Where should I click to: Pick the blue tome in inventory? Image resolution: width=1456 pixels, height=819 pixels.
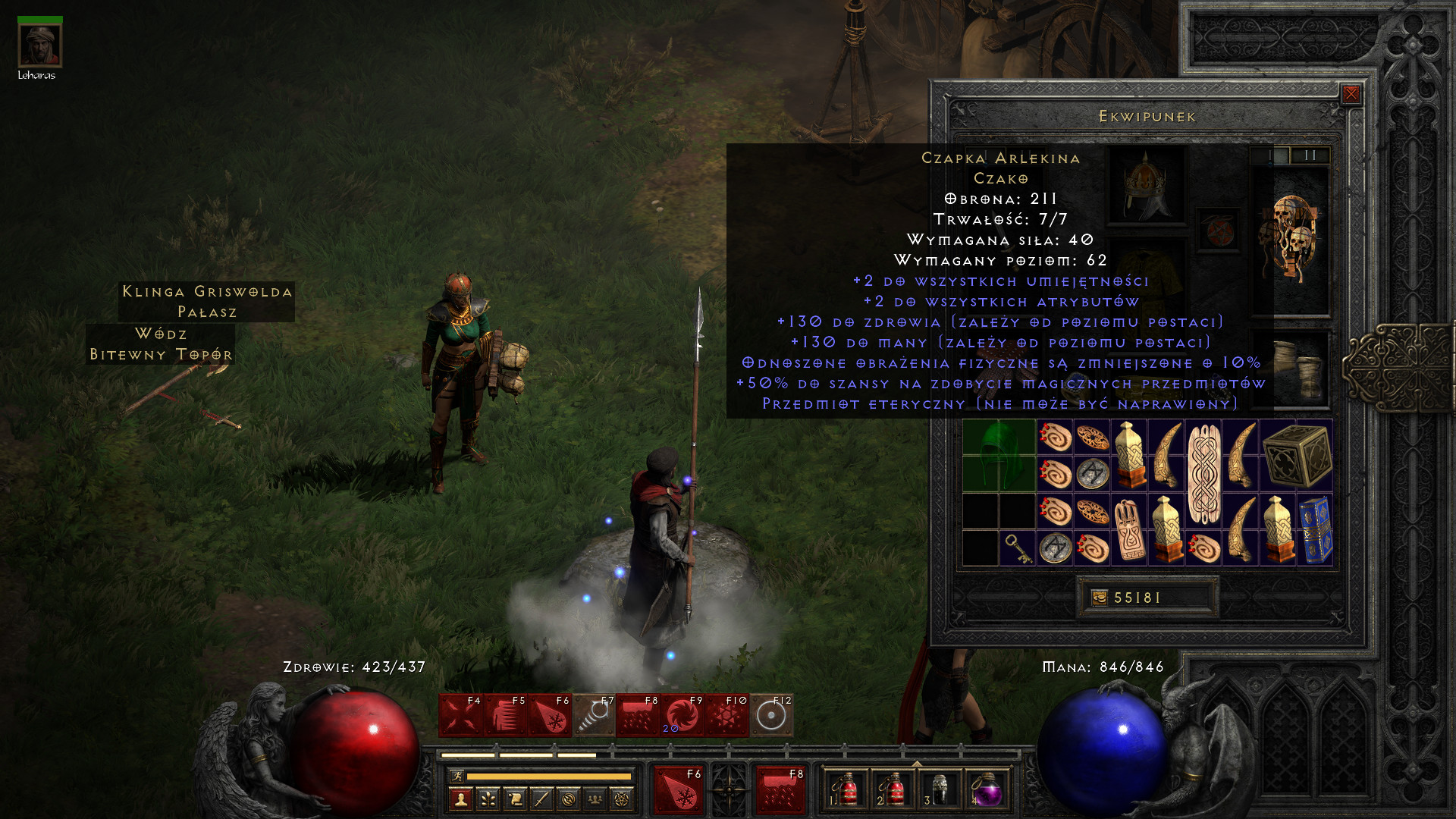[1315, 529]
